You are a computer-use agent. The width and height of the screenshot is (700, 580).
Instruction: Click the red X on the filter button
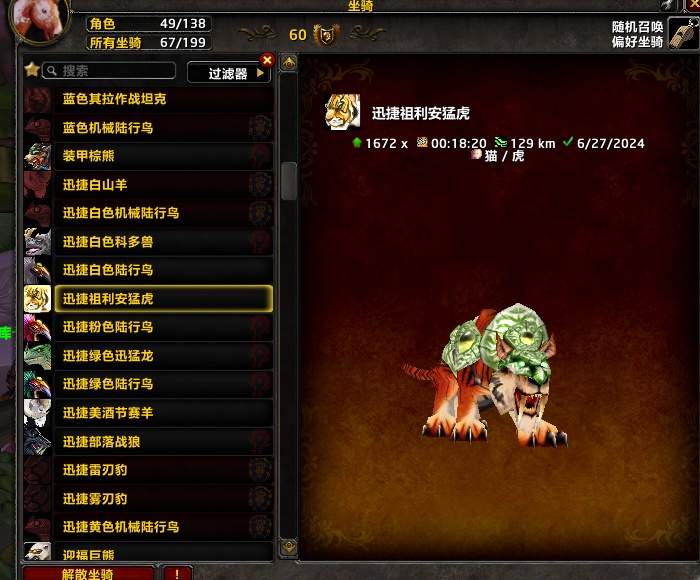coord(266,60)
